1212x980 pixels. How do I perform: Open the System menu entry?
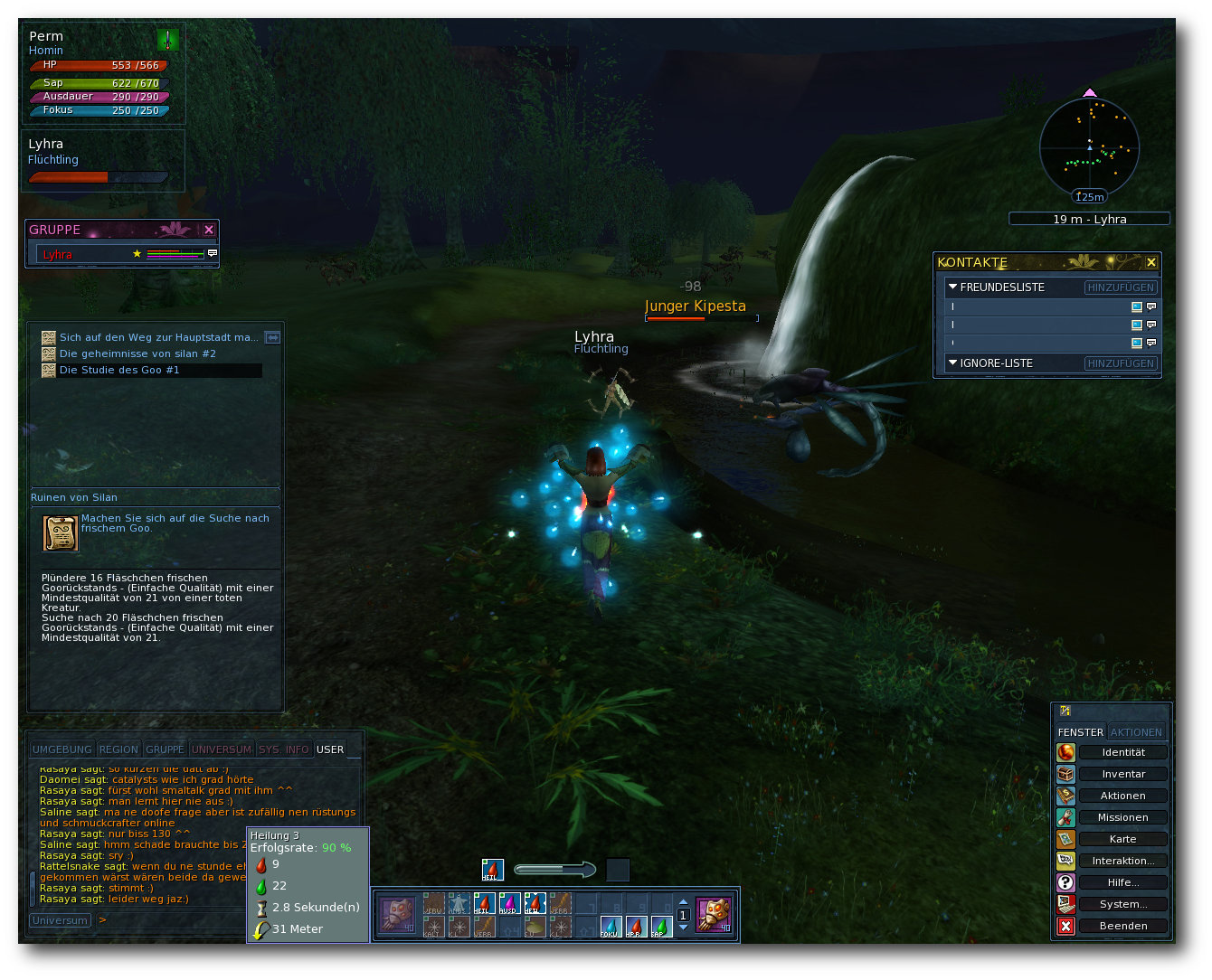pyautogui.click(x=1122, y=904)
